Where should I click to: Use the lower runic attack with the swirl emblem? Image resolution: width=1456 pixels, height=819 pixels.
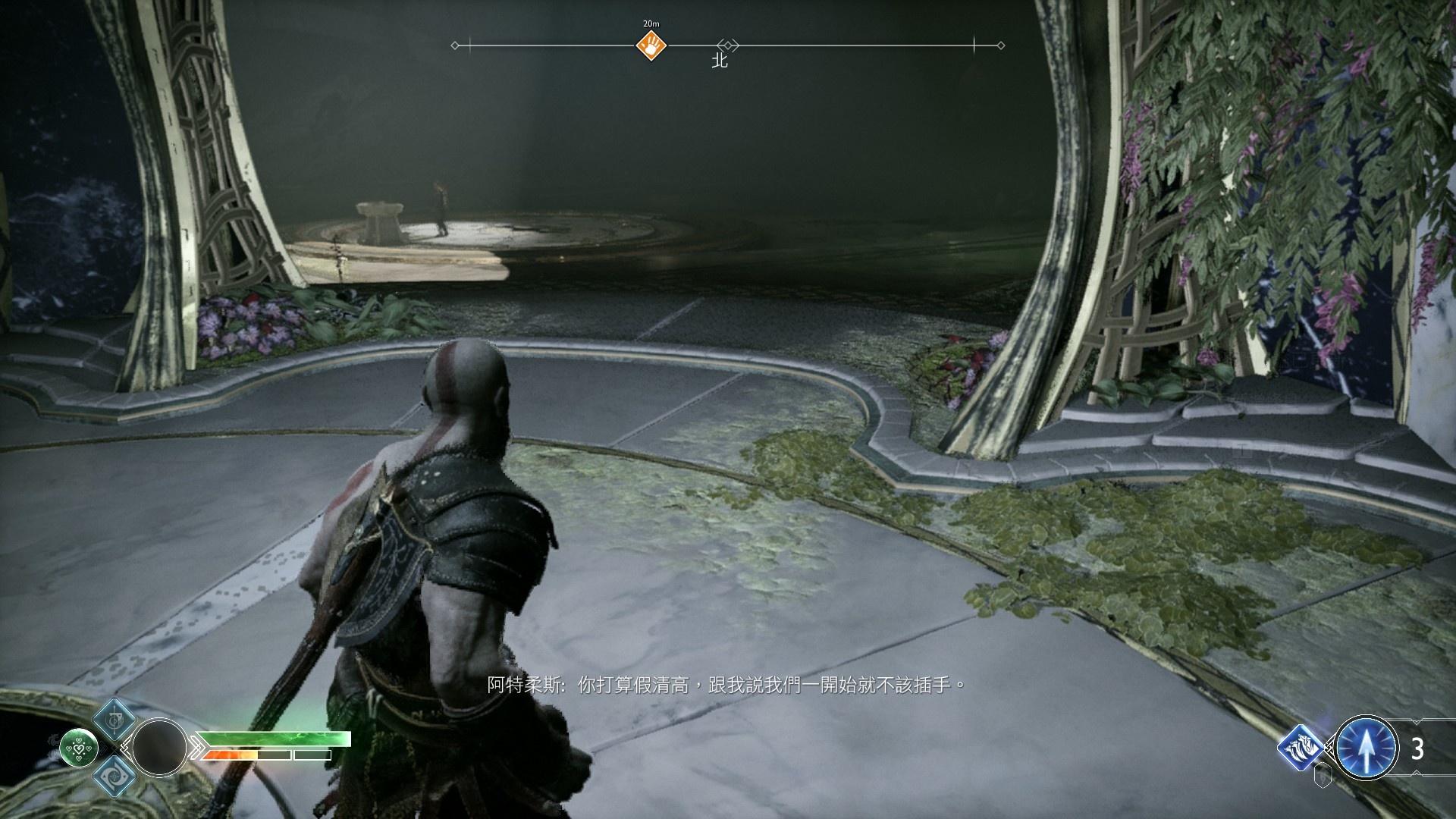click(x=115, y=775)
